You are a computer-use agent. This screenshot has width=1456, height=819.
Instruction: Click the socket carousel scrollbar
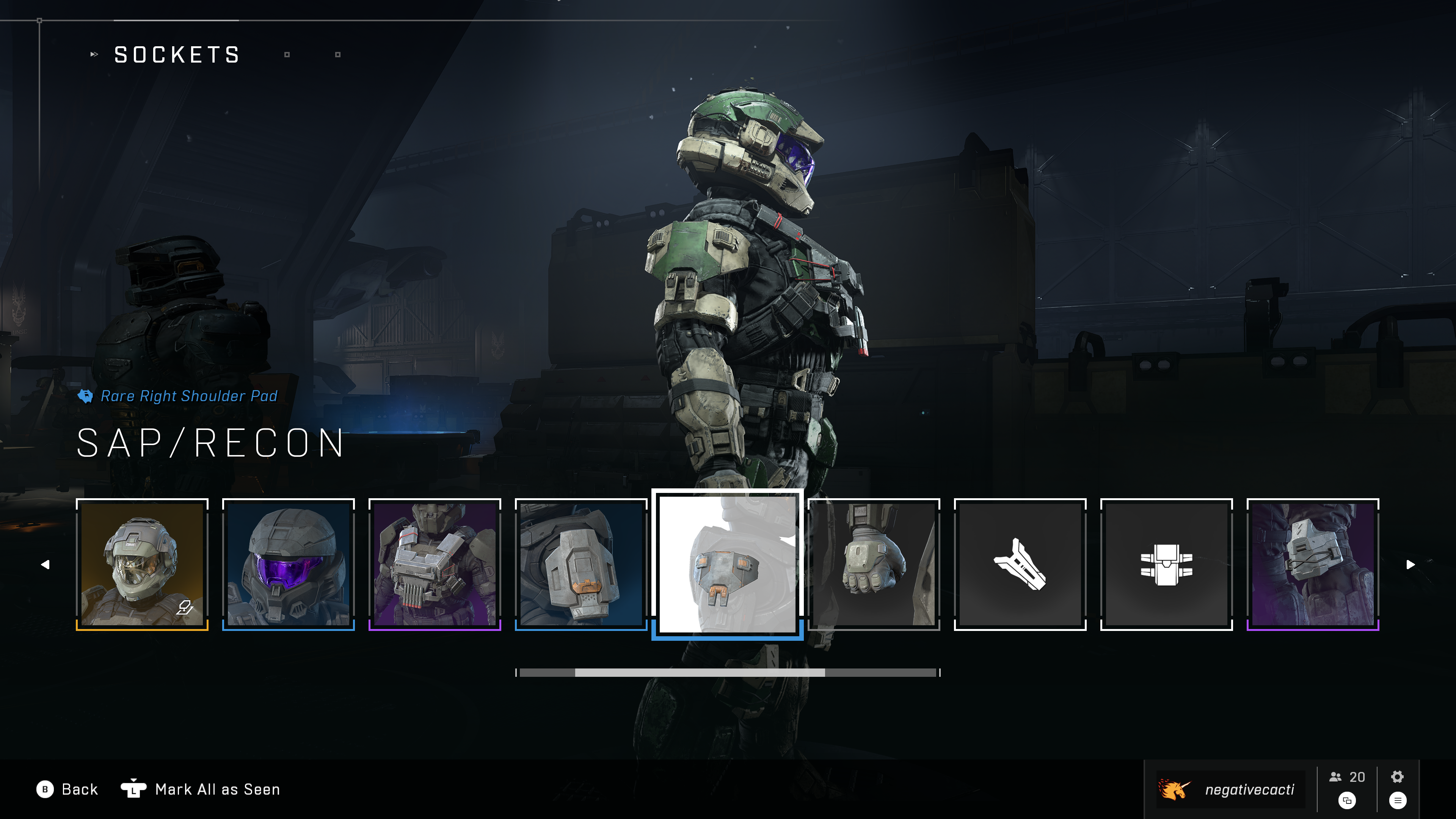[728, 673]
